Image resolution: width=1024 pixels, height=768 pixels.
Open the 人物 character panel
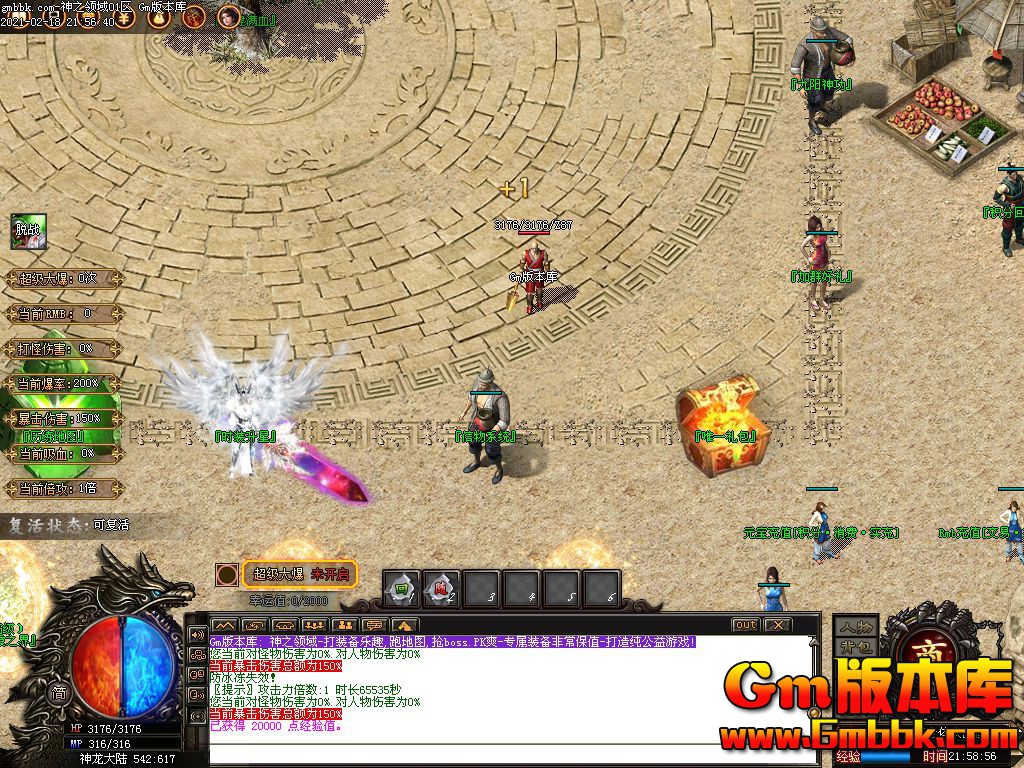click(x=854, y=627)
